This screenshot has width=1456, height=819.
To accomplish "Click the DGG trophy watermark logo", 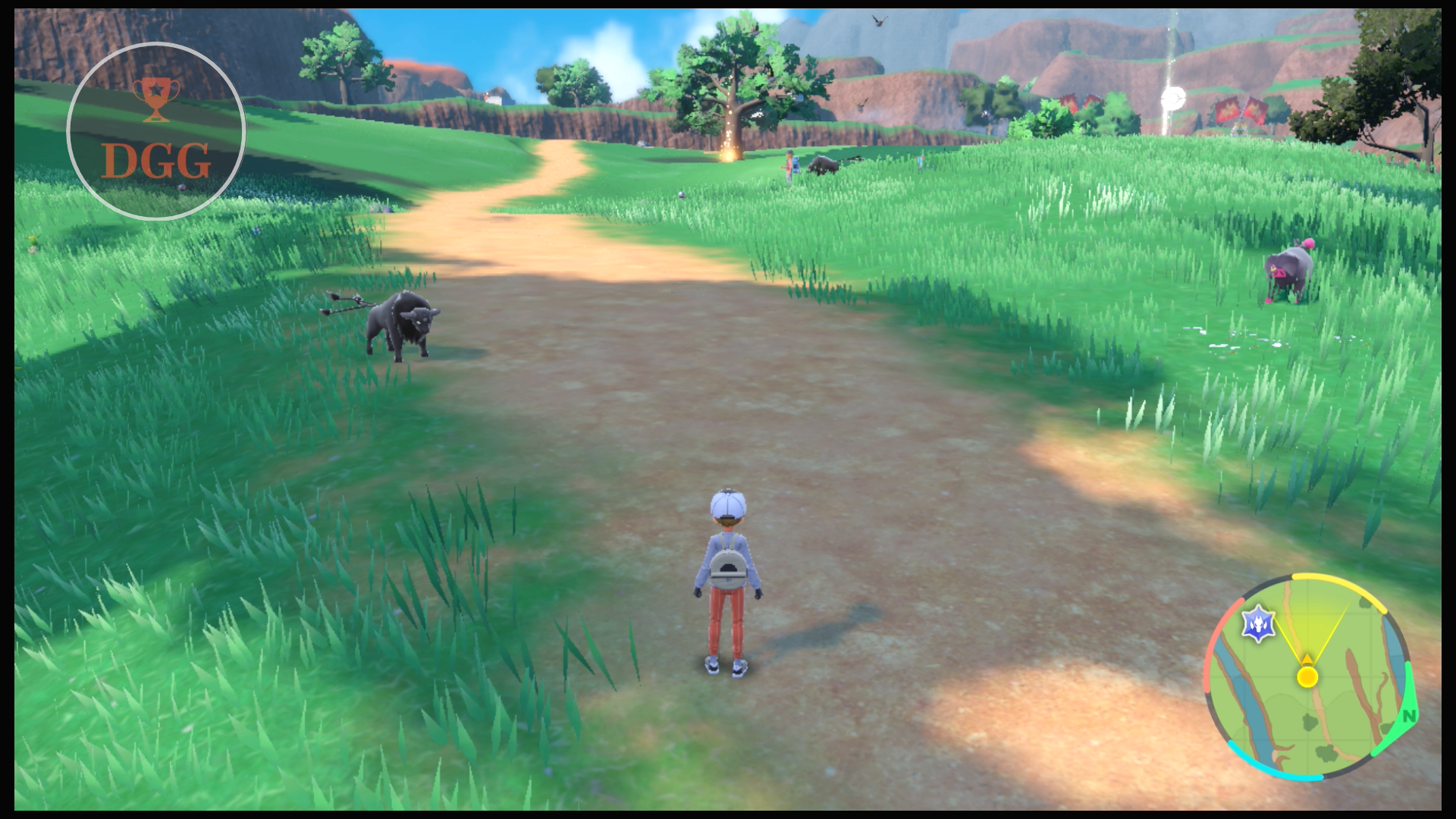I will pyautogui.click(x=156, y=131).
